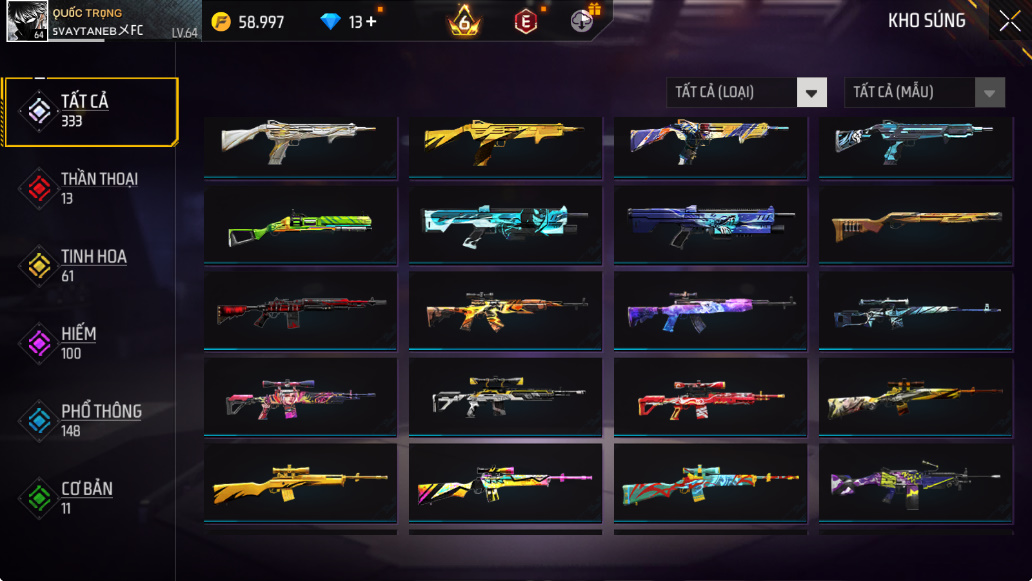Pick the wooden brown shotgun skin

915,226
